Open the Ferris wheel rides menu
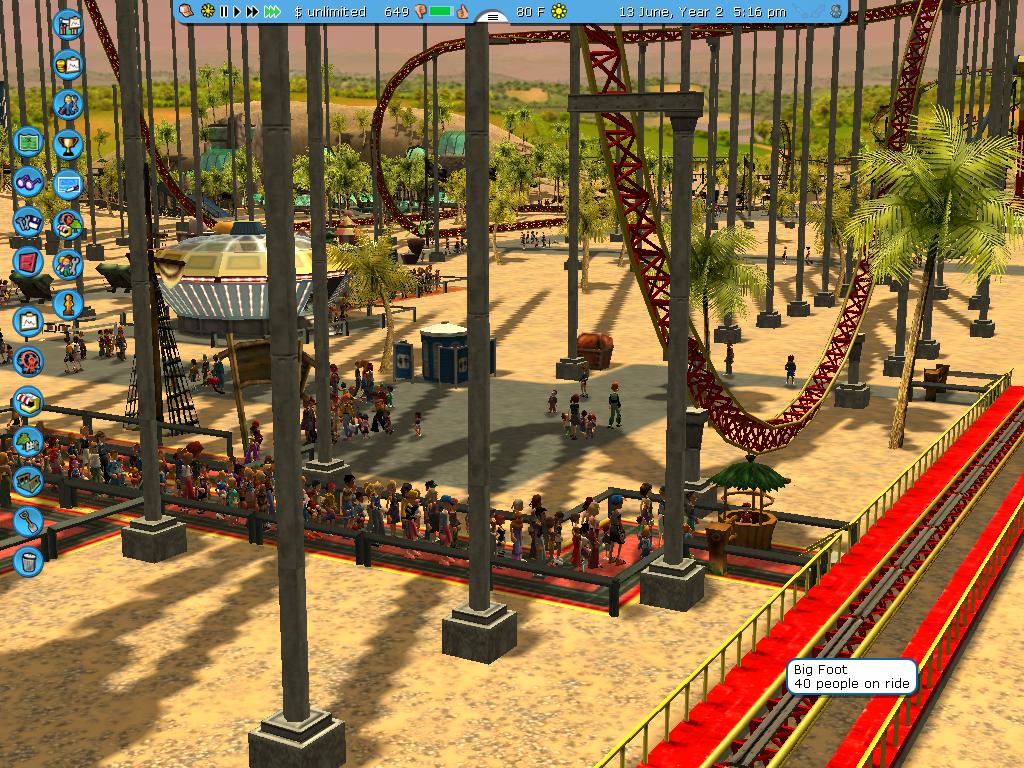This screenshot has width=1024, height=768. tap(28, 361)
